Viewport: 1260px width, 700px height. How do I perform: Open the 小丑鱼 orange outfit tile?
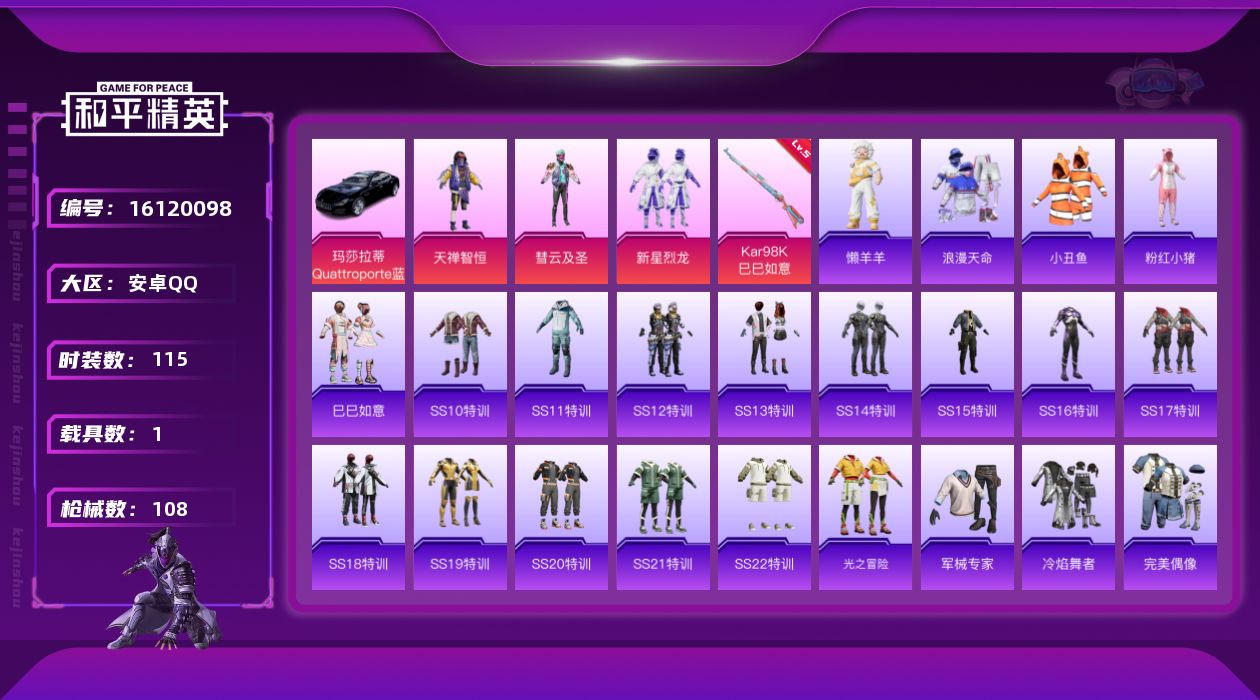tap(1068, 211)
